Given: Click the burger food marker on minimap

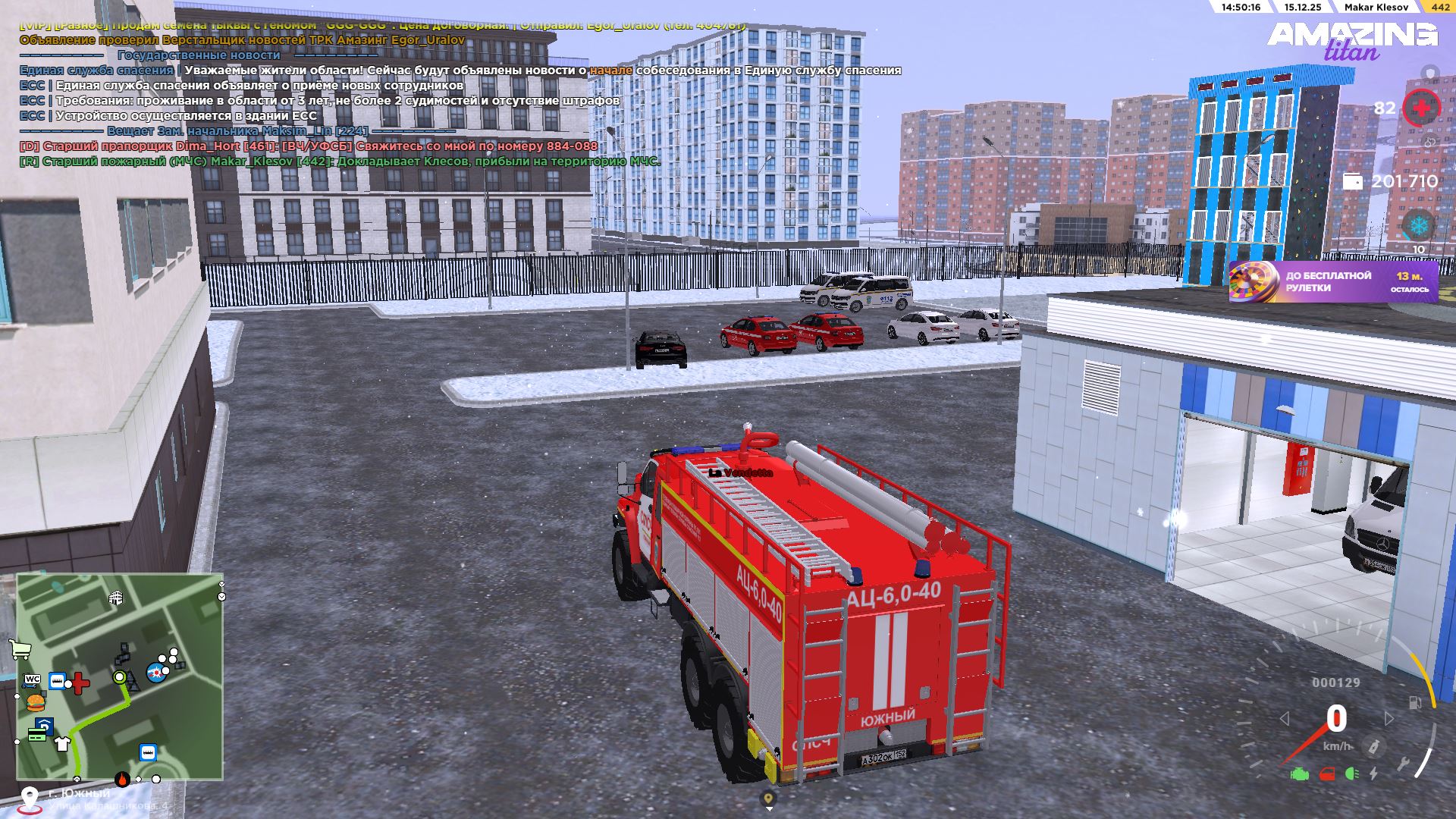Looking at the screenshot, I should tap(36, 701).
